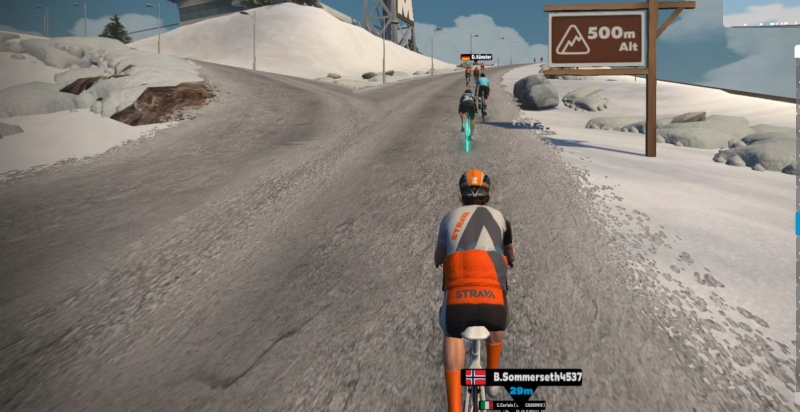The width and height of the screenshot is (800, 412).
Task: Select the B.Sommerseth4537 rider name tag
Action: point(521,377)
